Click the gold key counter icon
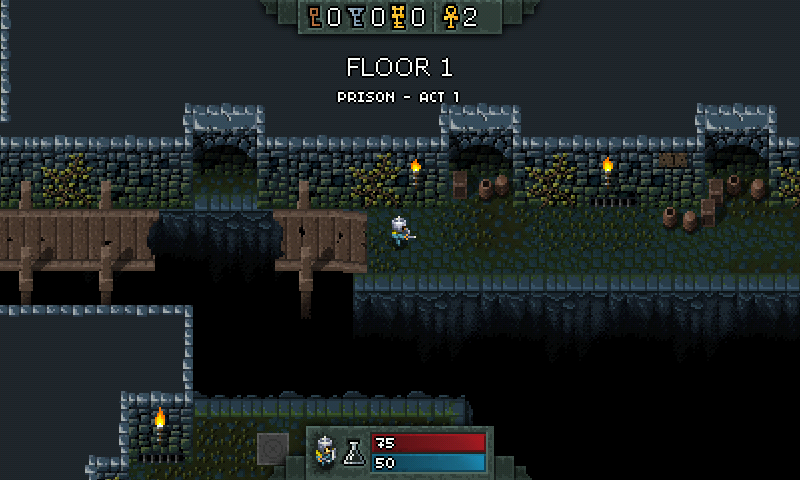The height and width of the screenshot is (480, 800). click(399, 17)
